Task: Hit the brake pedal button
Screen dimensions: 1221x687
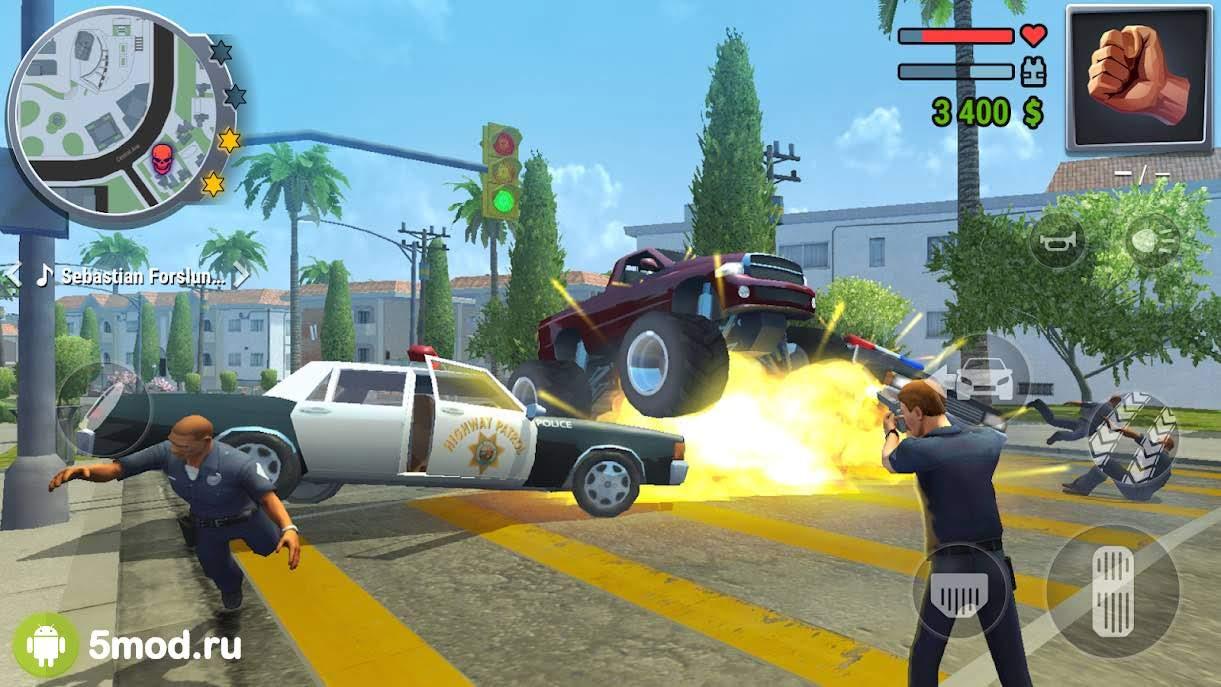Action: 958,592
